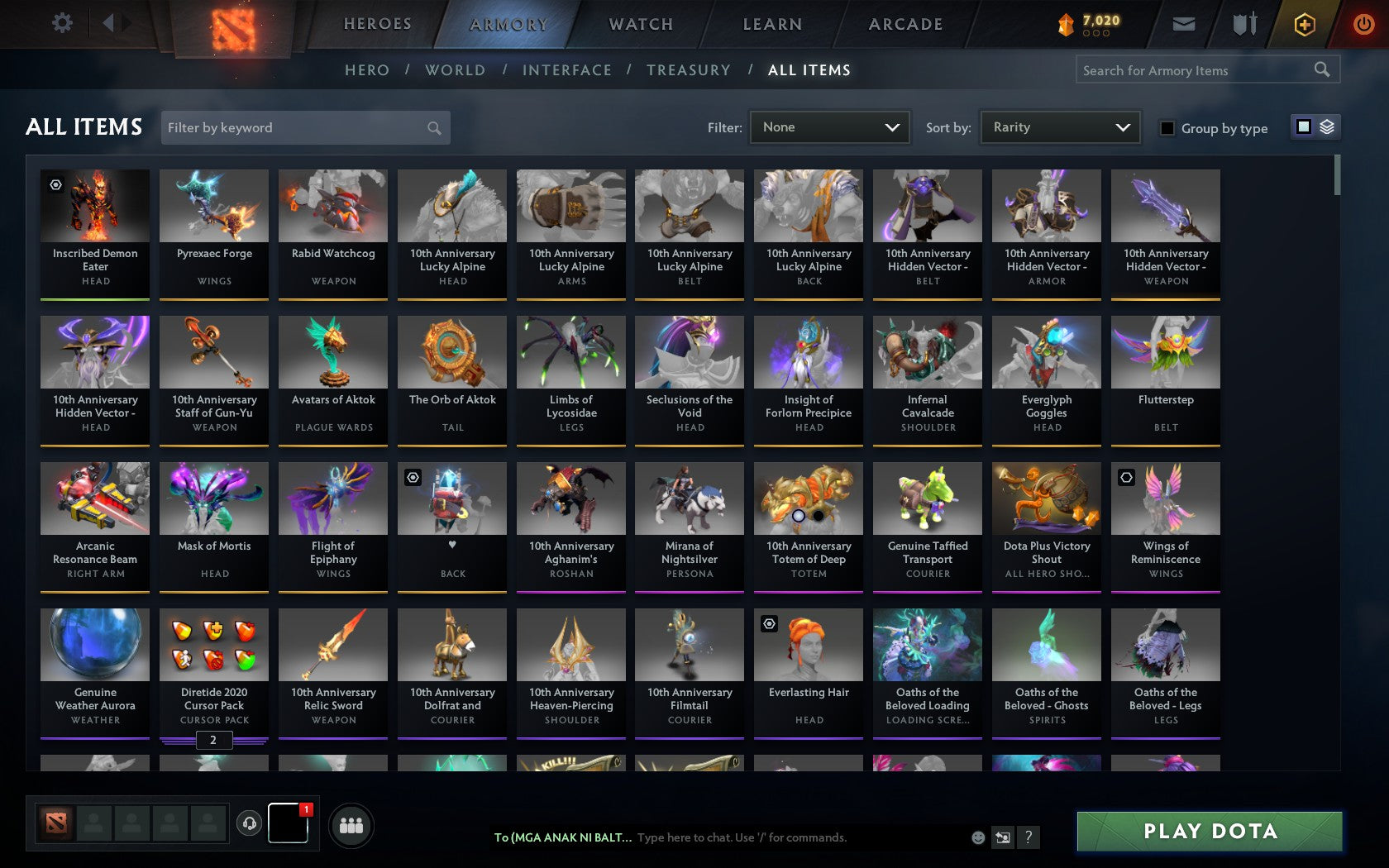Viewport: 1389px width, 868px height.
Task: Enable the Group by type checkbox
Action: (1167, 128)
